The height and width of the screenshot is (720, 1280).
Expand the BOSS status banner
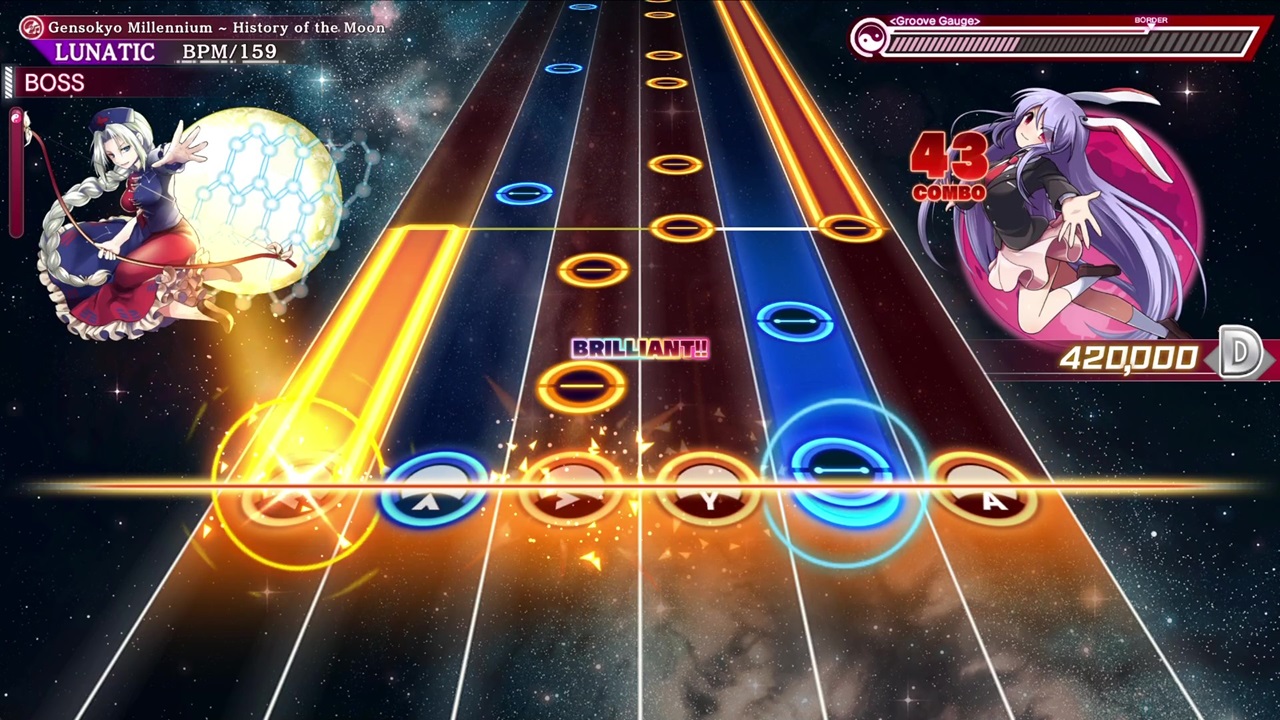coord(54,83)
